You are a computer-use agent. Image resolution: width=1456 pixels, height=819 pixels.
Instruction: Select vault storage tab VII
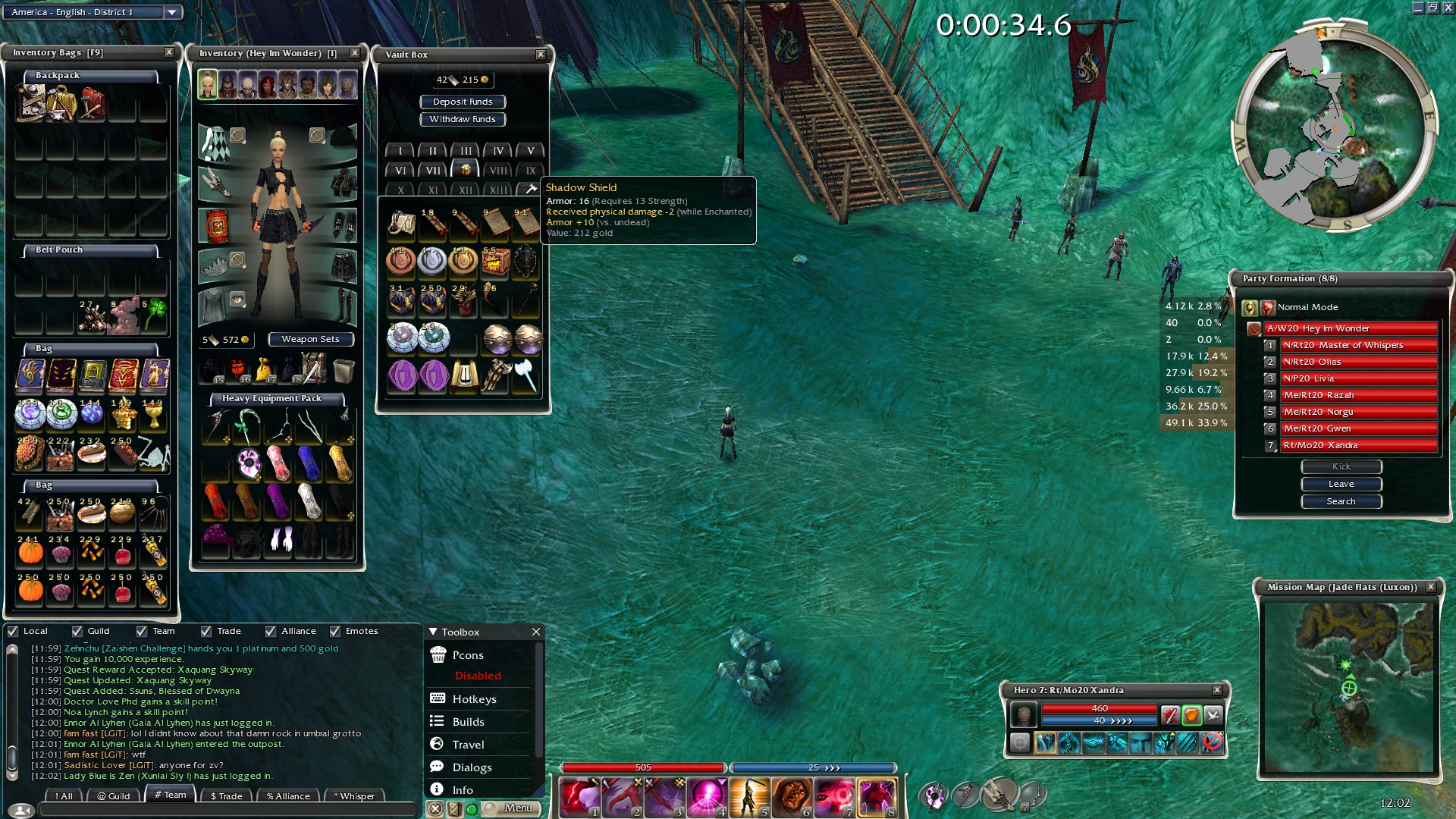click(x=433, y=171)
